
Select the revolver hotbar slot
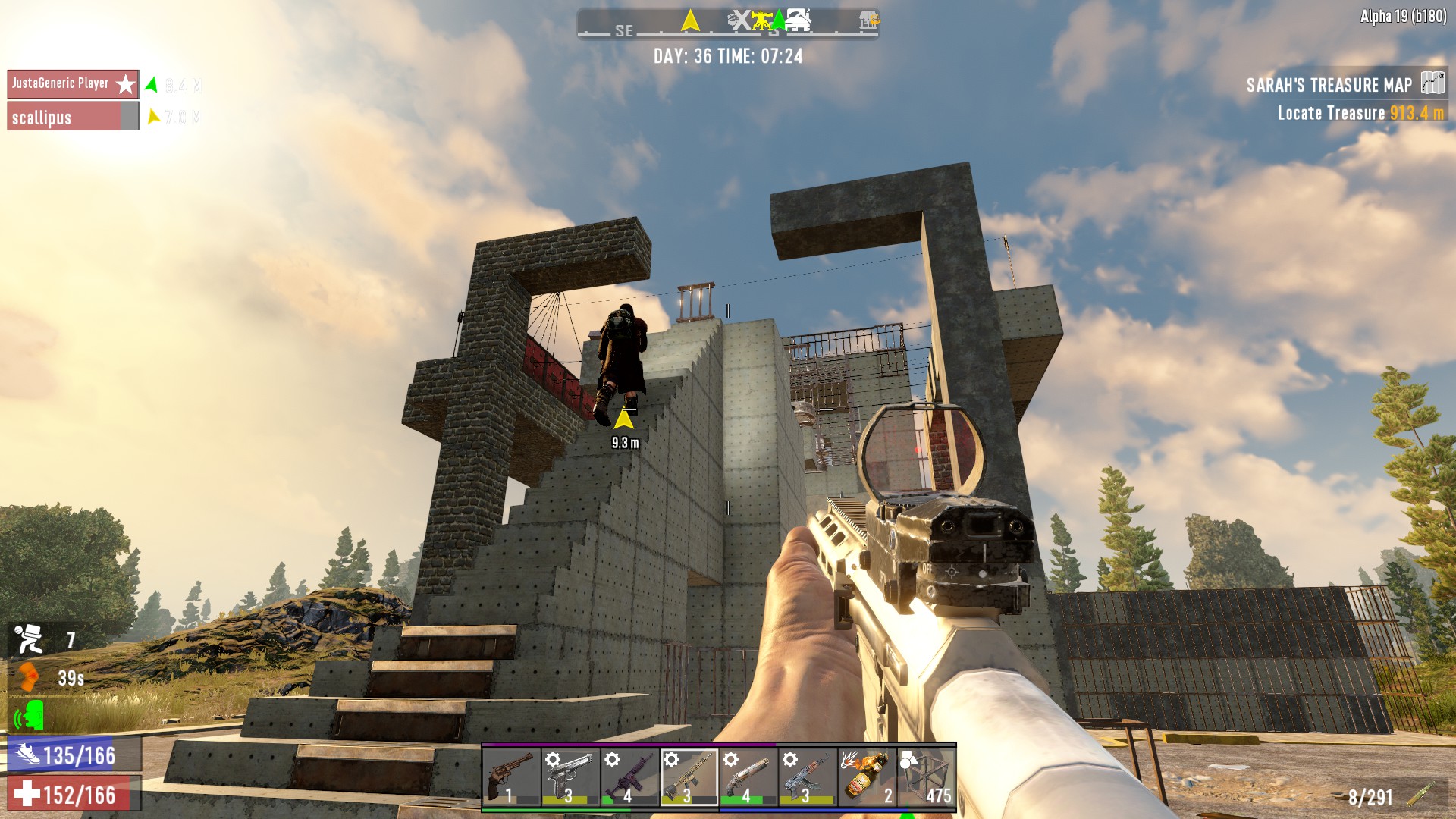511,777
